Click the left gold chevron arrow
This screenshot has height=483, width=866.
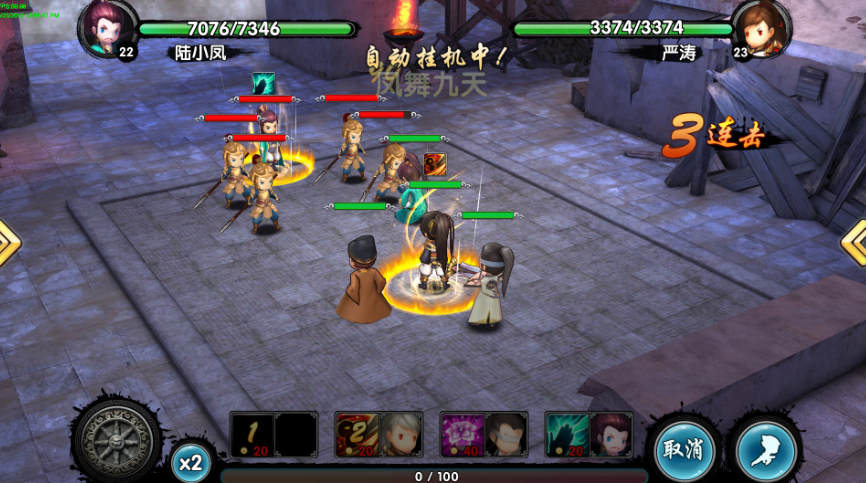pos(8,243)
